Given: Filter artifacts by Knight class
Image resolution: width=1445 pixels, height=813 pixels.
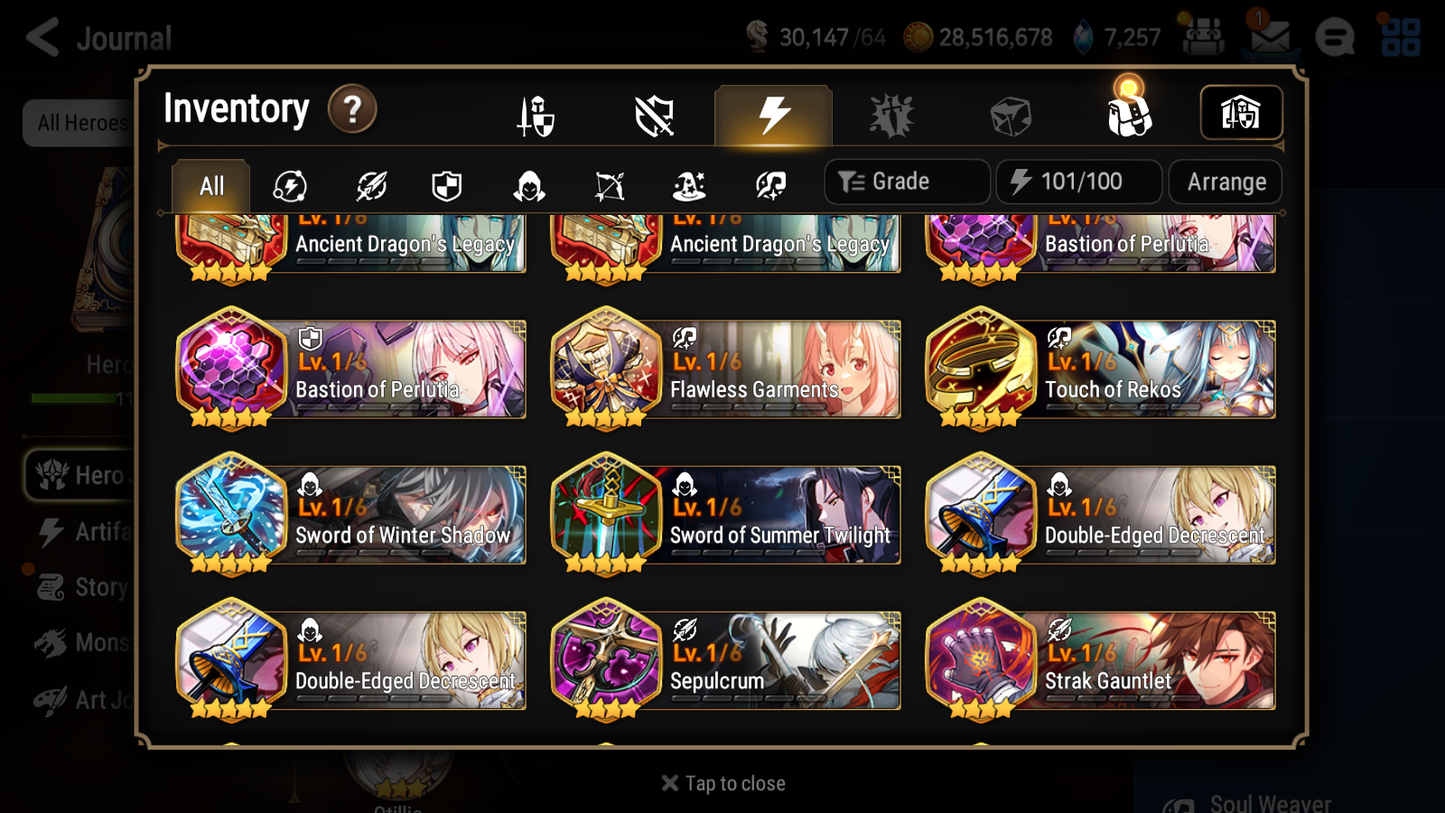Looking at the screenshot, I should pos(446,182).
